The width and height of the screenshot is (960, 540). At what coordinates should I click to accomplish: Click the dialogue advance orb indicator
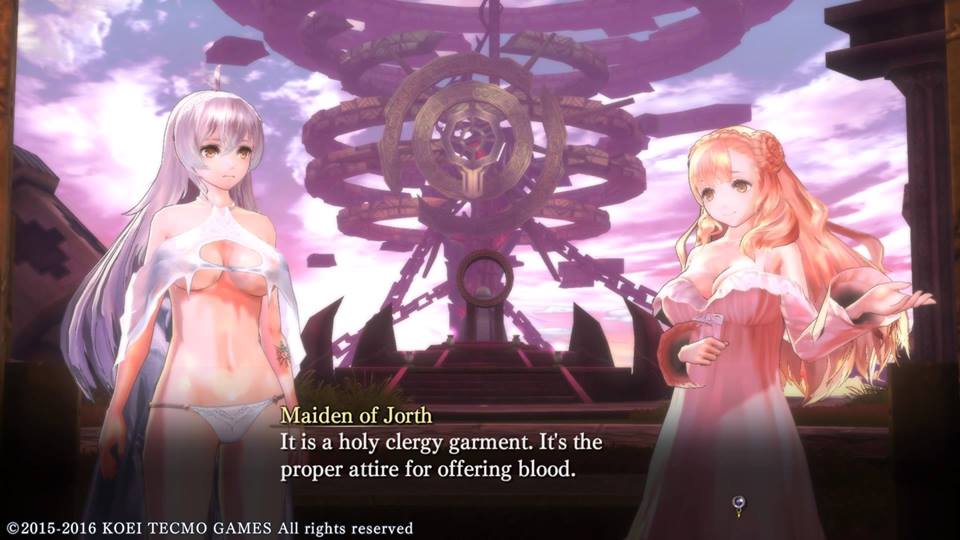(739, 504)
